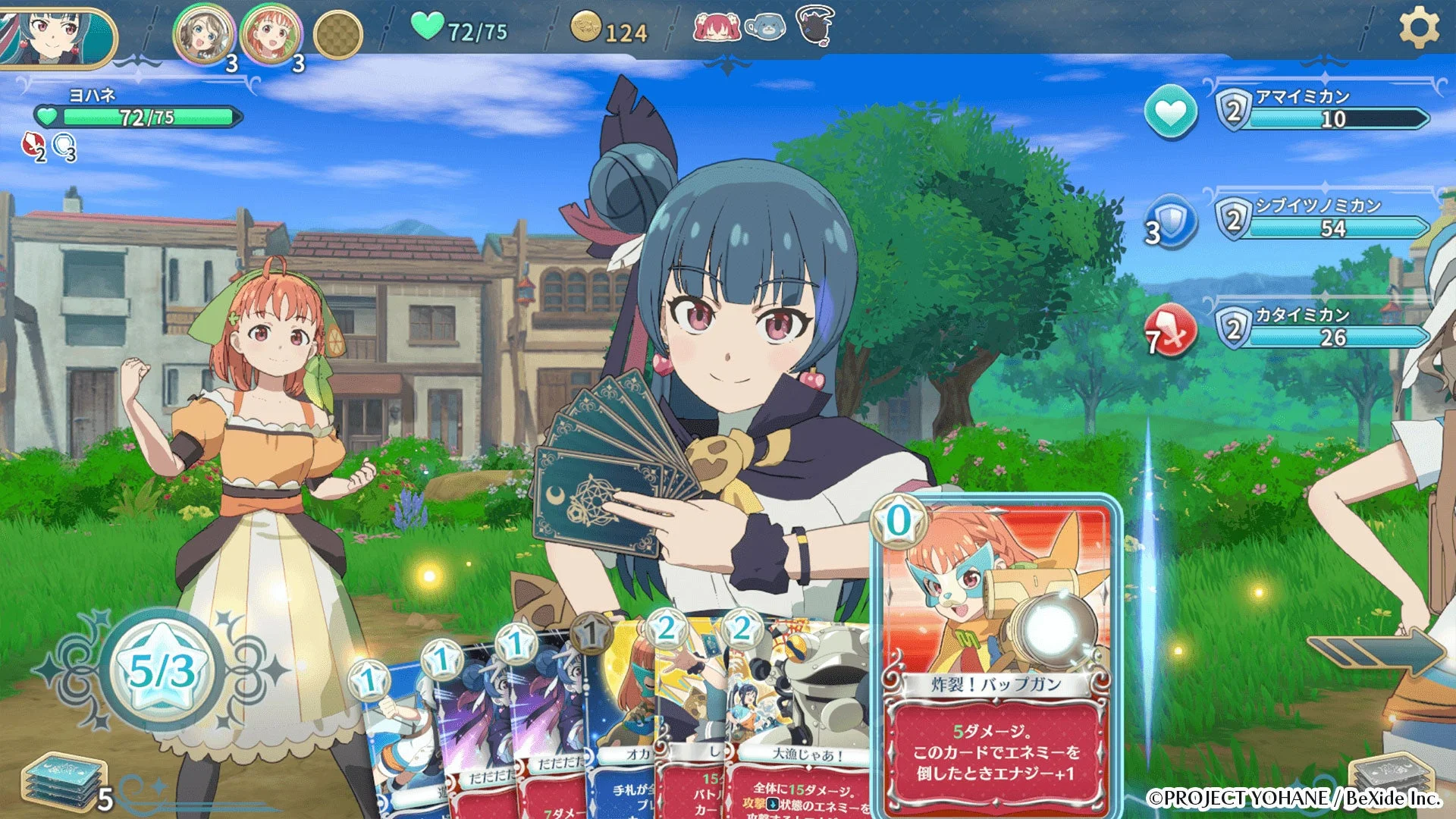This screenshot has height=819, width=1456.
Task: Click the empty companion slot
Action: (x=338, y=34)
